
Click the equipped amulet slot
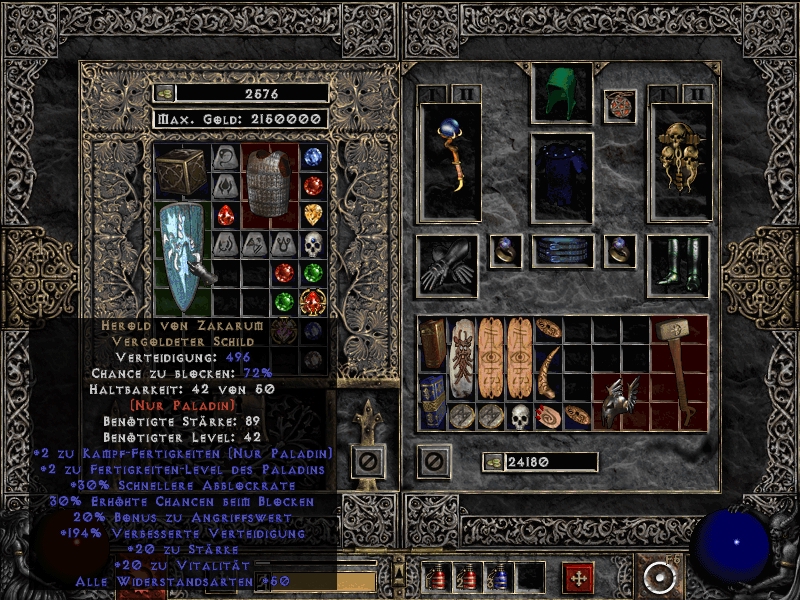pos(619,107)
